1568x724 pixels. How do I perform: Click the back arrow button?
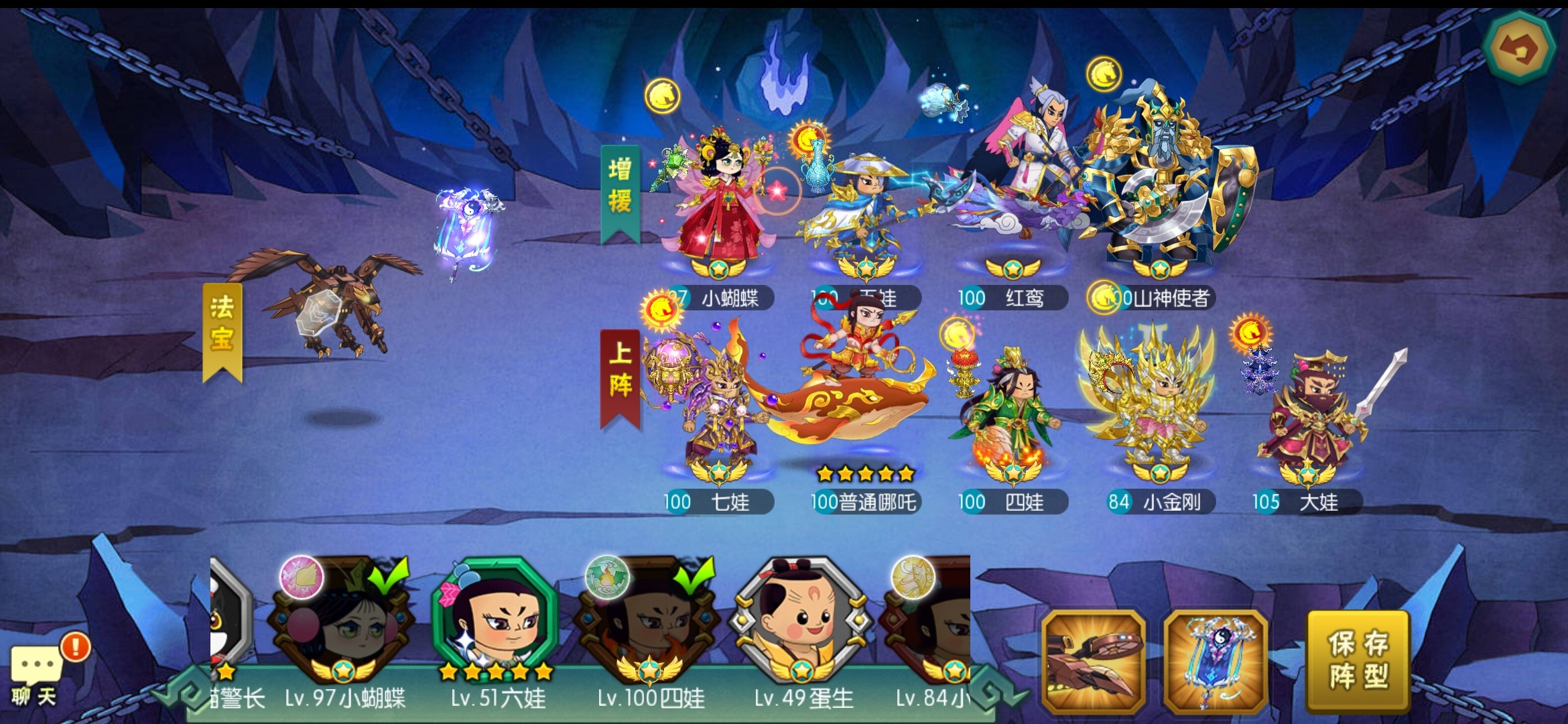[1518, 48]
